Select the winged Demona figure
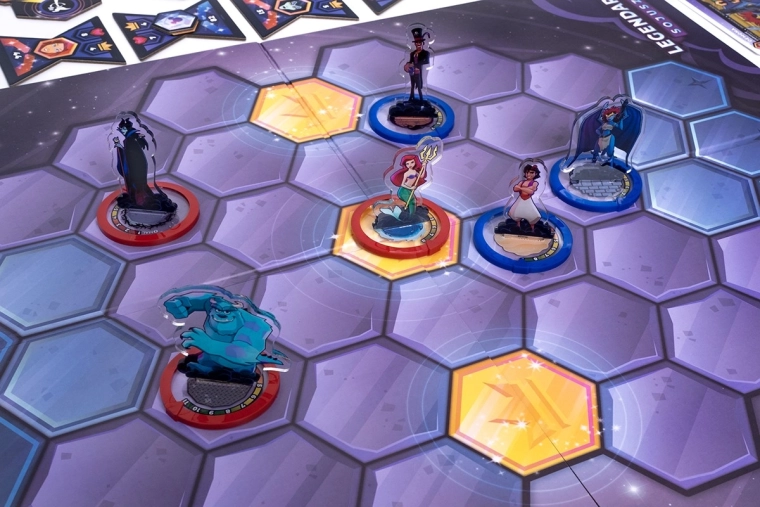Screen dimensions: 760x507 (x=603, y=140)
